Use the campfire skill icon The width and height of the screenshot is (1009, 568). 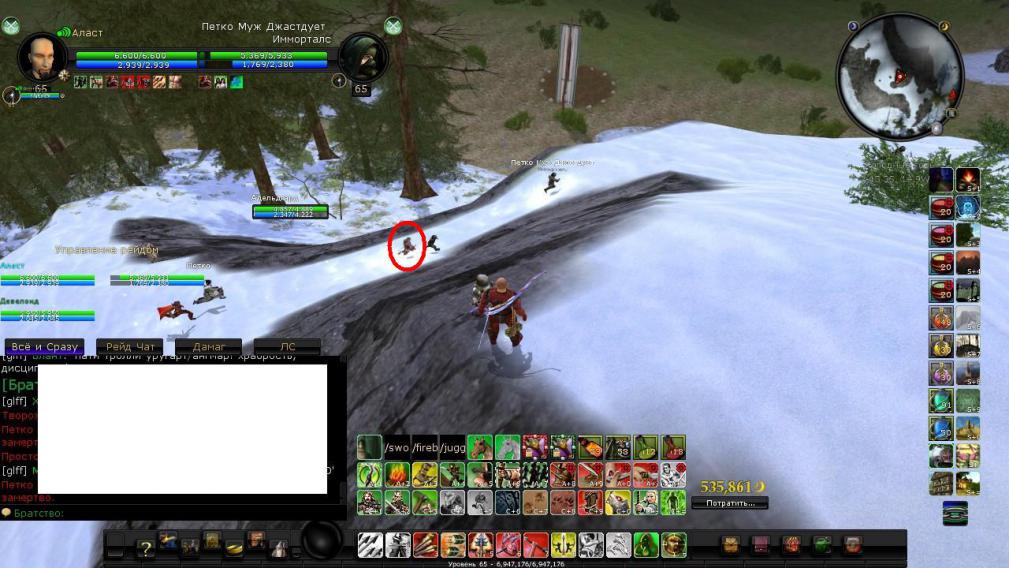point(397,474)
